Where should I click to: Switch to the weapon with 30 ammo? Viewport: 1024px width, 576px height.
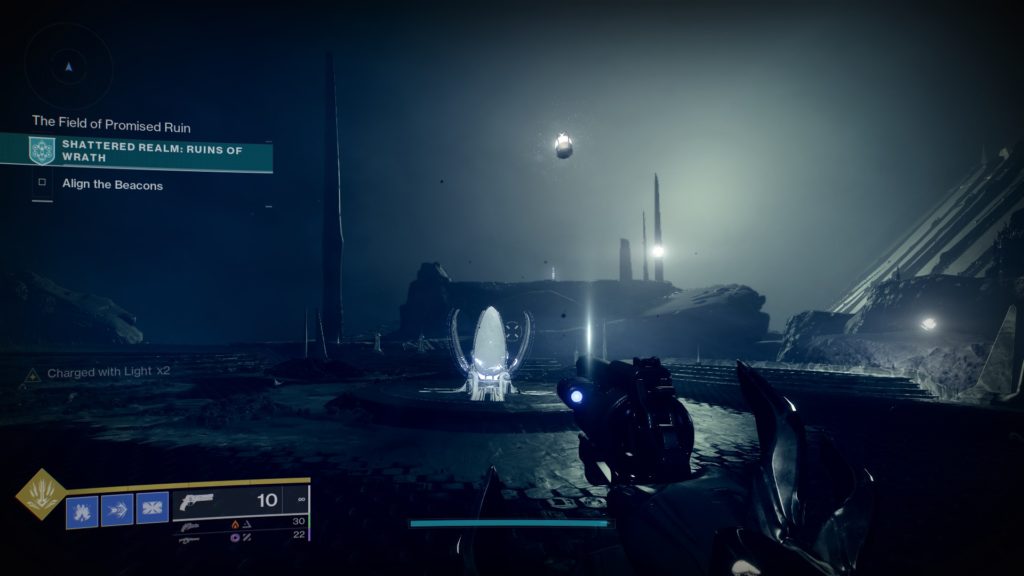(x=240, y=522)
